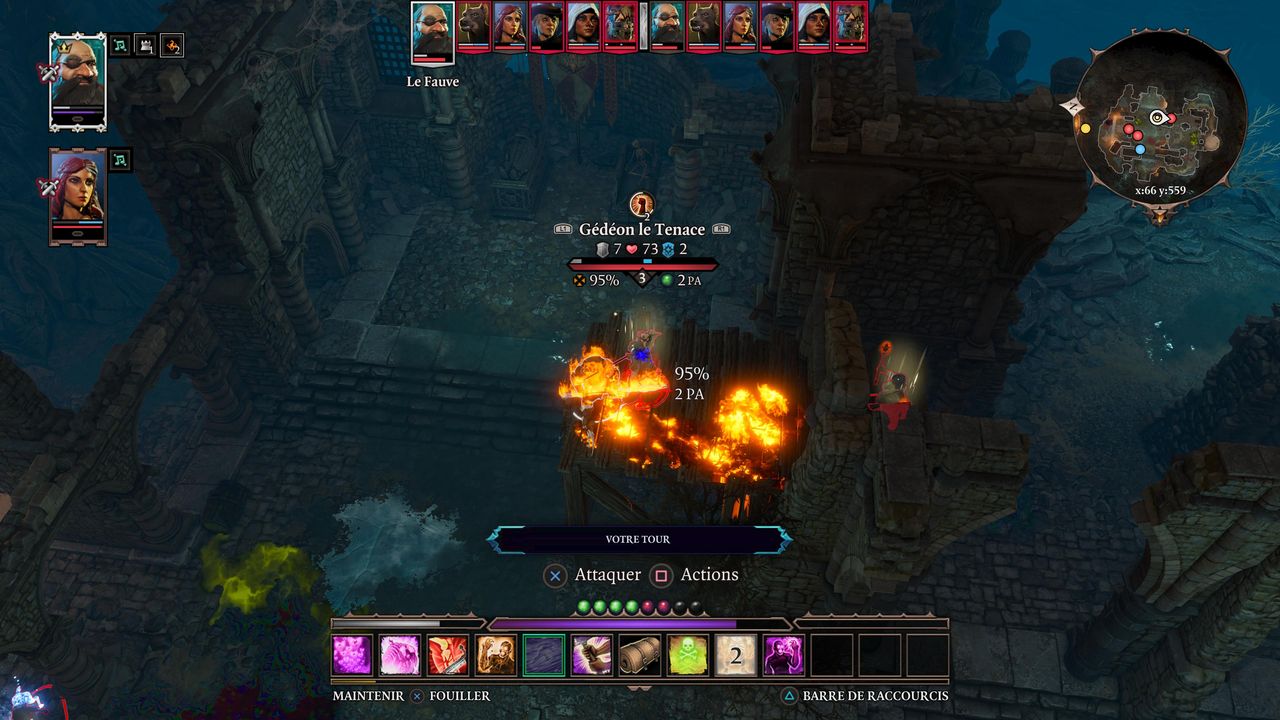Image resolution: width=1280 pixels, height=720 pixels.
Task: Use the bedroll item in the hotbar
Action: click(x=640, y=655)
